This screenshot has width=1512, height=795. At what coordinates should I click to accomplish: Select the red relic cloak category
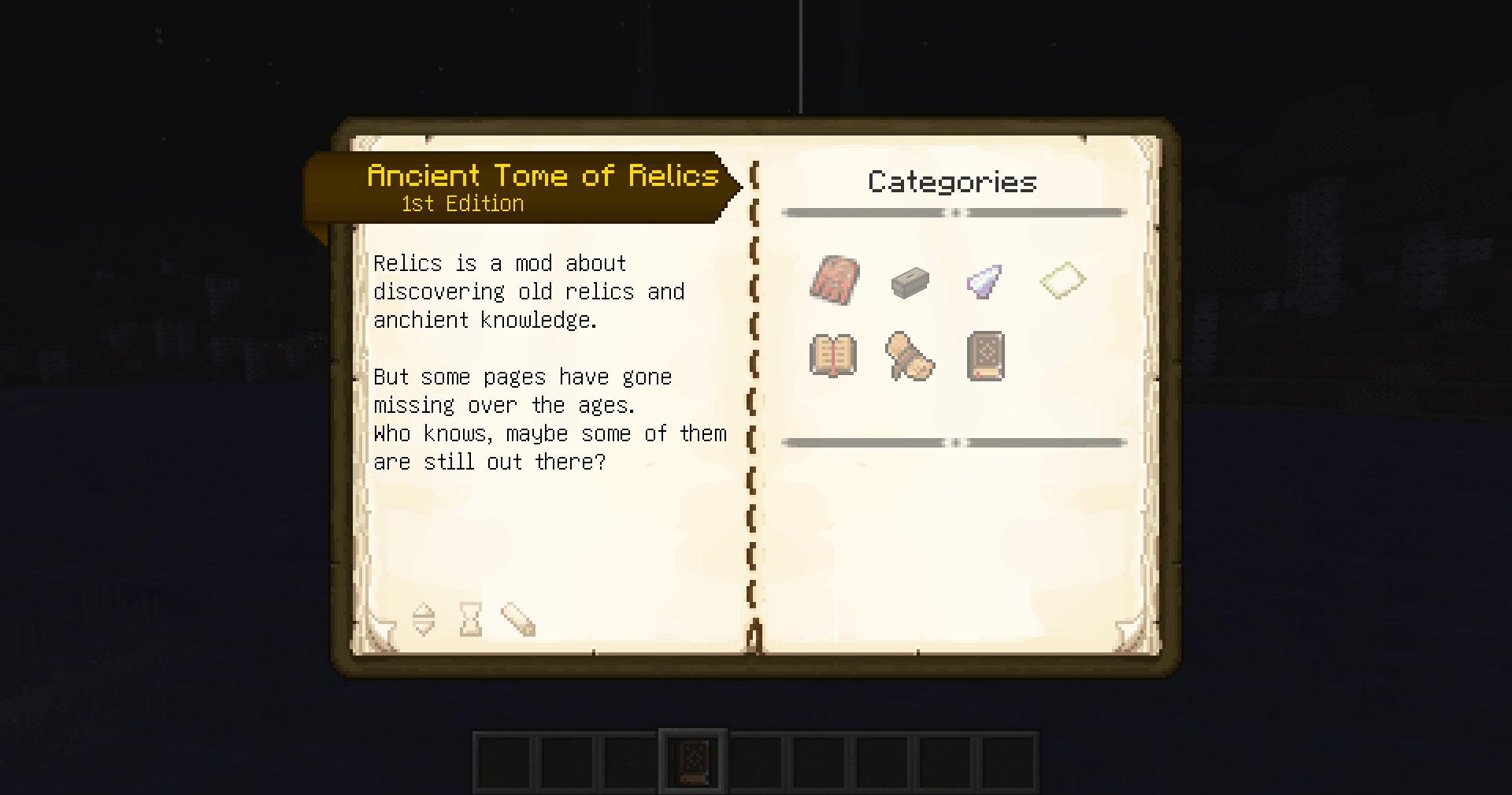[835, 281]
